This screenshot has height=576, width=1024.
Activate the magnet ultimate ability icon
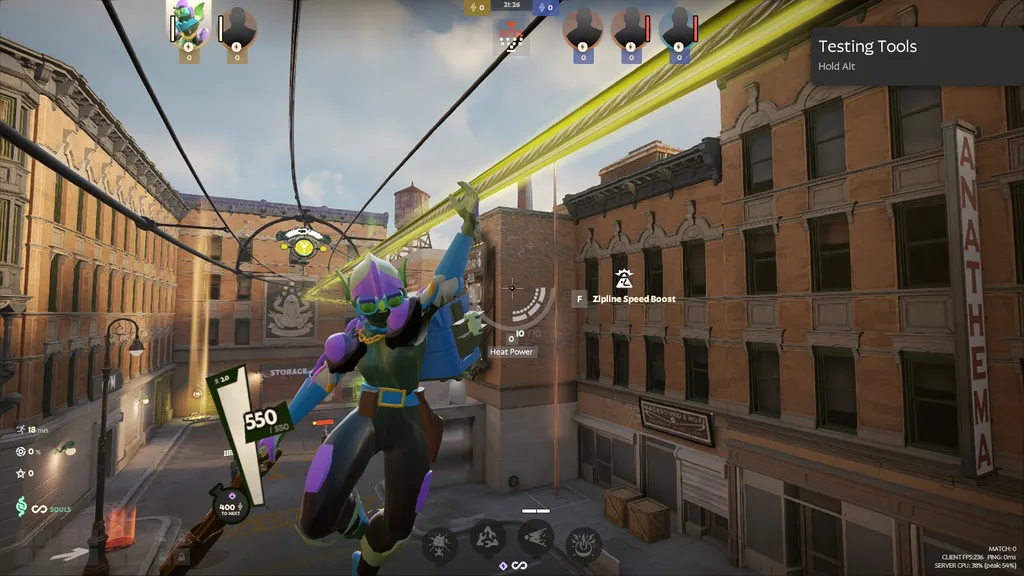click(583, 545)
